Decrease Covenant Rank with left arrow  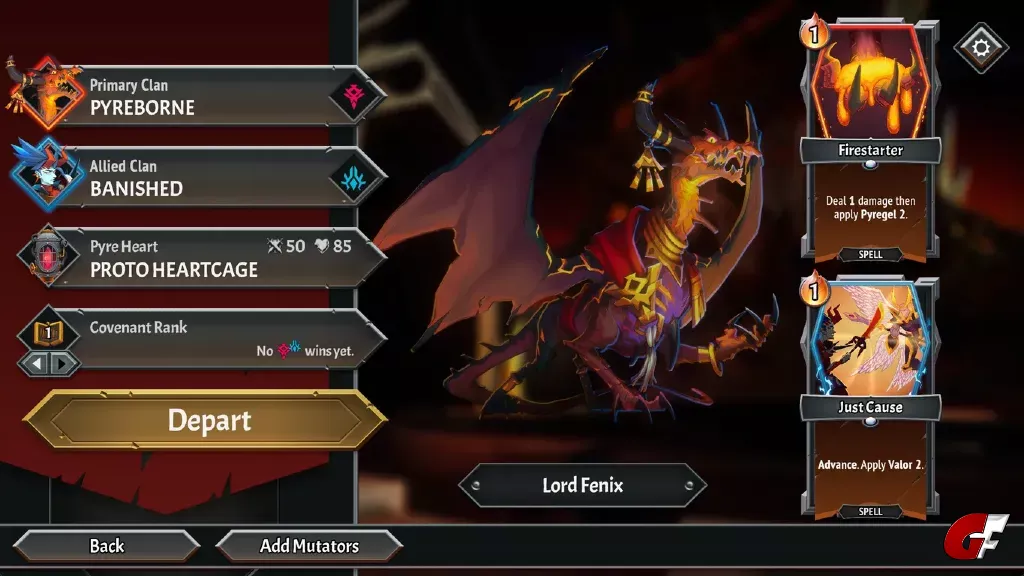tap(36, 363)
